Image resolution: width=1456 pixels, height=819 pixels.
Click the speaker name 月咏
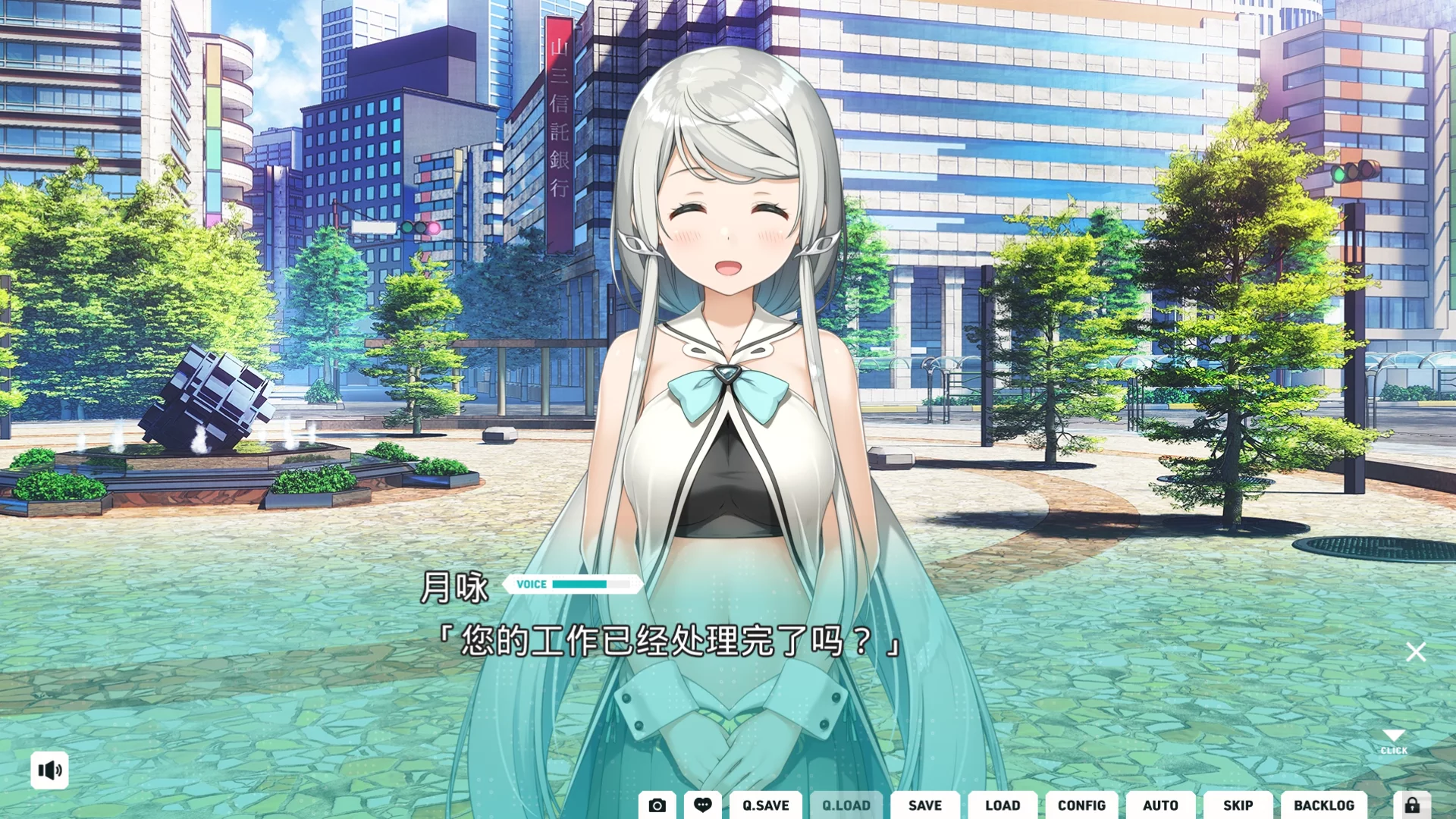456,587
